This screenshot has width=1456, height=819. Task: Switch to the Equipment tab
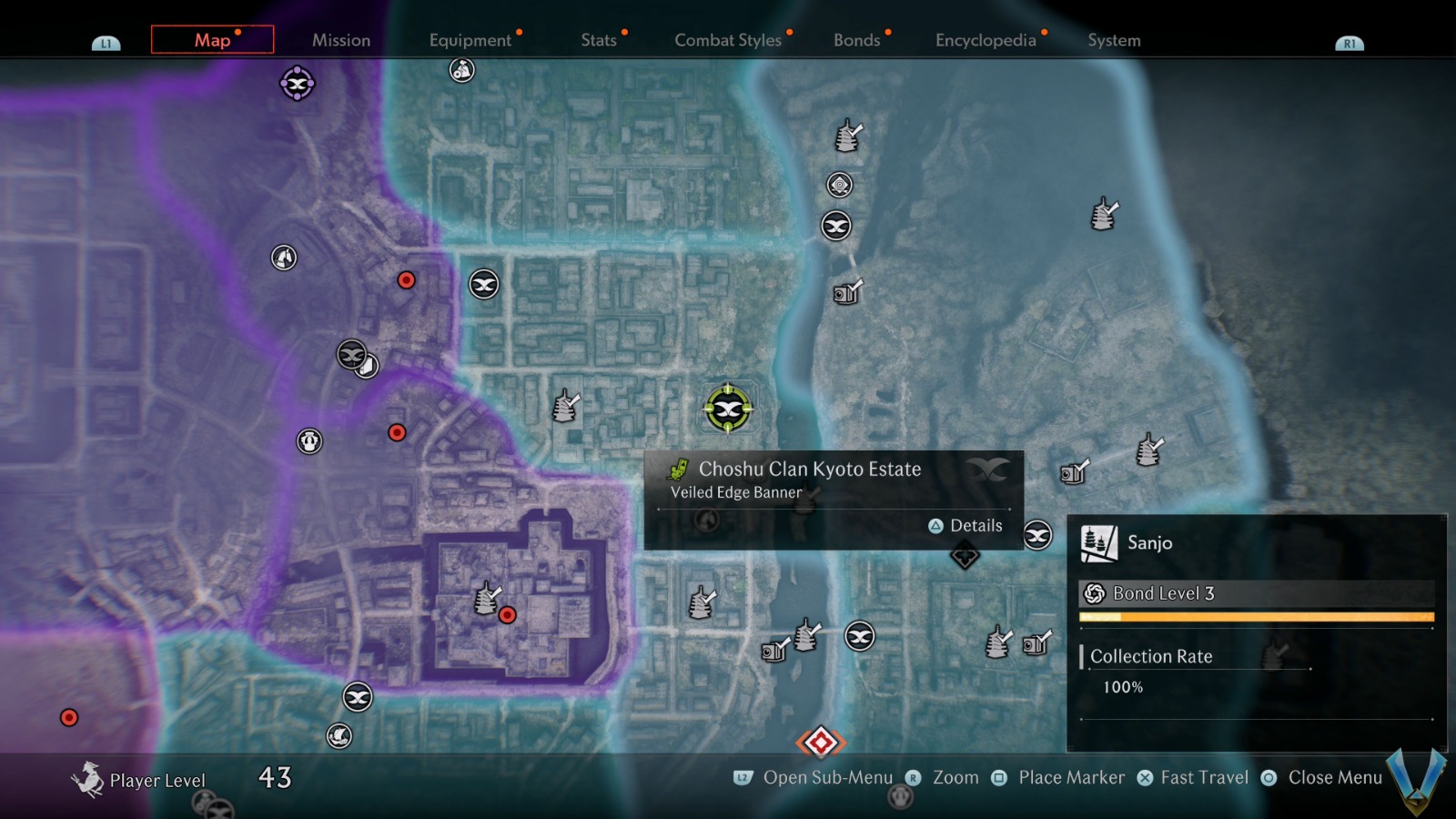[470, 40]
